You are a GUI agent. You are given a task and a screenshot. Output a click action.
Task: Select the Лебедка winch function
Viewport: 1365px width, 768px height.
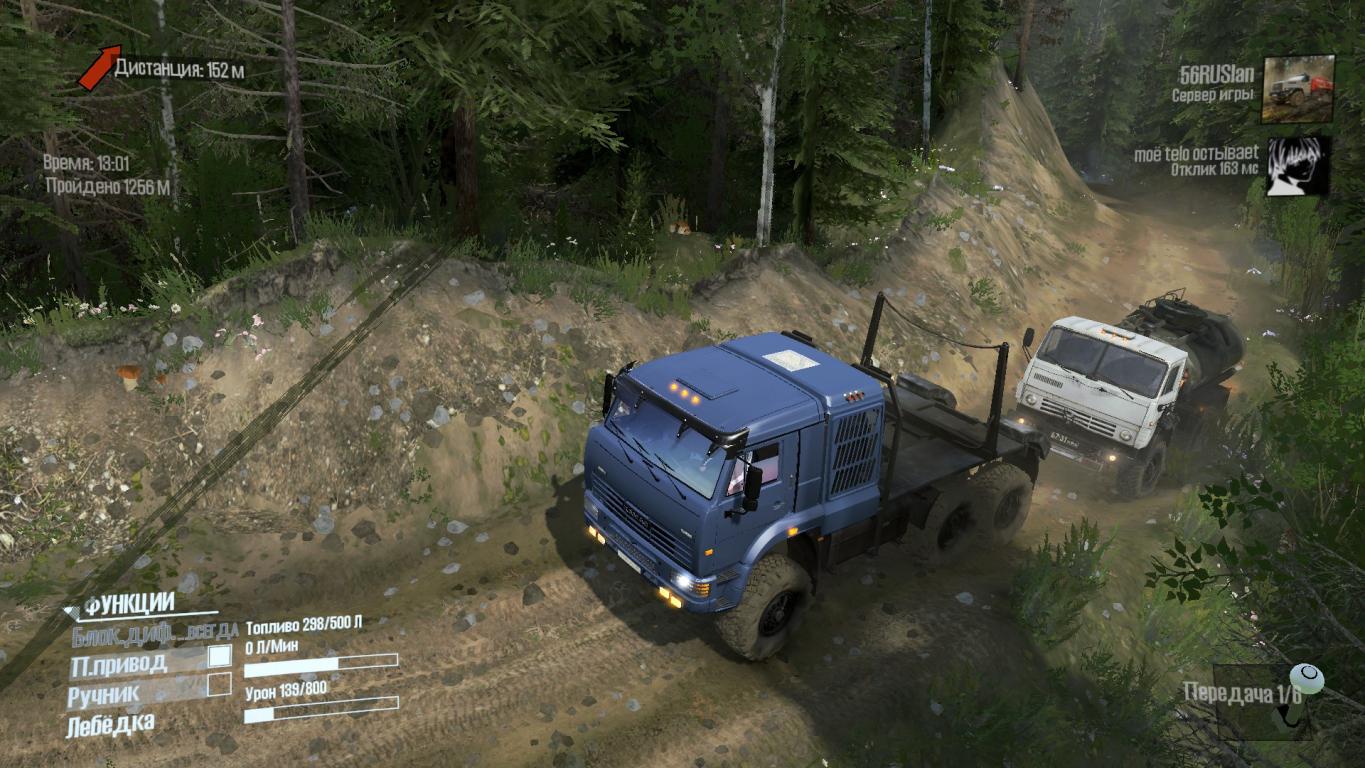pyautogui.click(x=110, y=726)
